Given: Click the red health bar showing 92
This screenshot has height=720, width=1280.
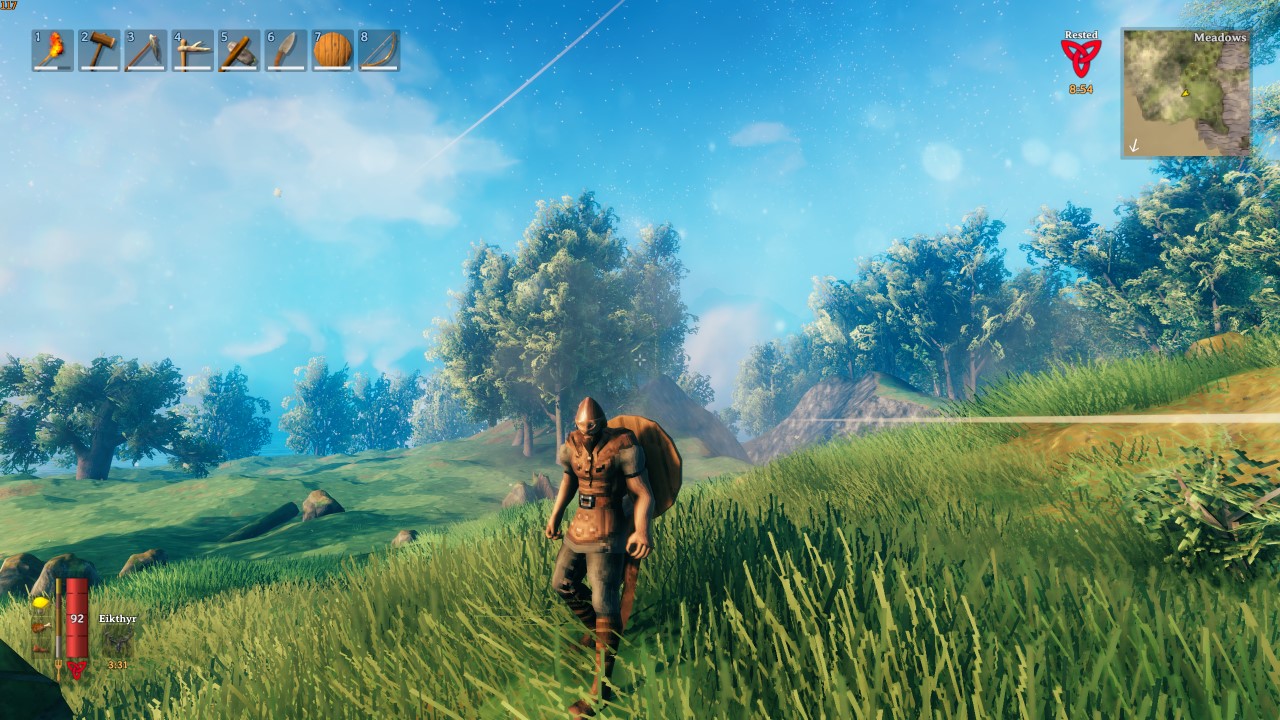Looking at the screenshot, I should click(x=77, y=618).
